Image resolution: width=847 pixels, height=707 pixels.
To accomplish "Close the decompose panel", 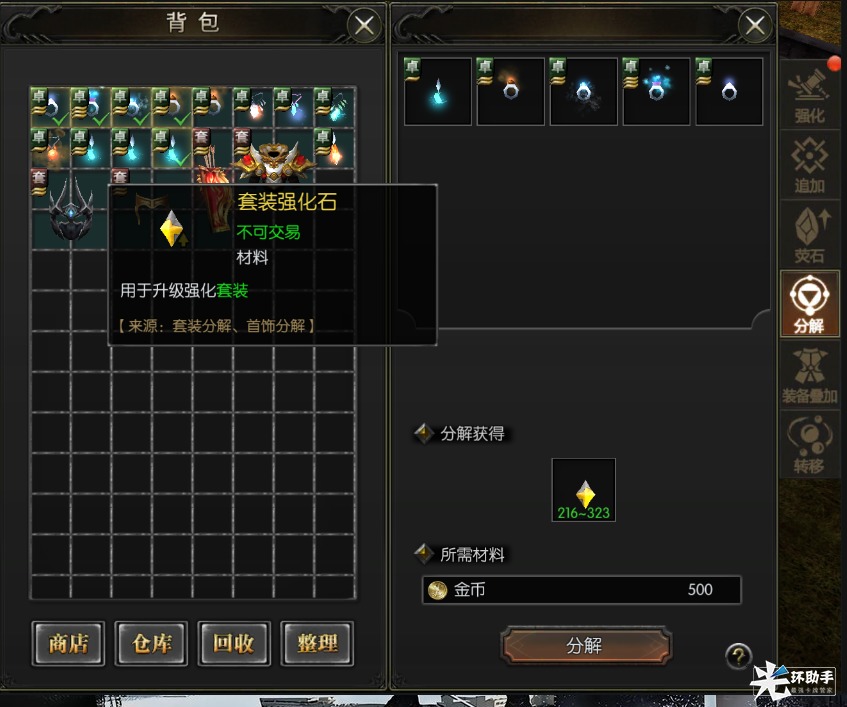I will coord(755,25).
